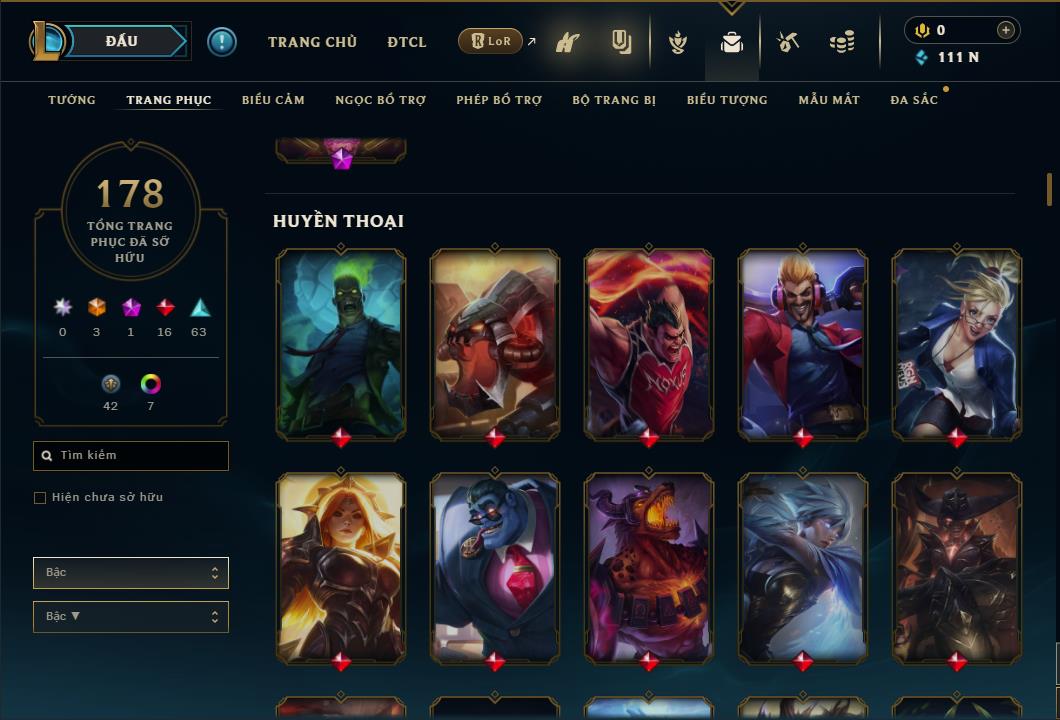View the MẪU MẮT tab
The height and width of the screenshot is (720, 1060).
pyautogui.click(x=829, y=100)
